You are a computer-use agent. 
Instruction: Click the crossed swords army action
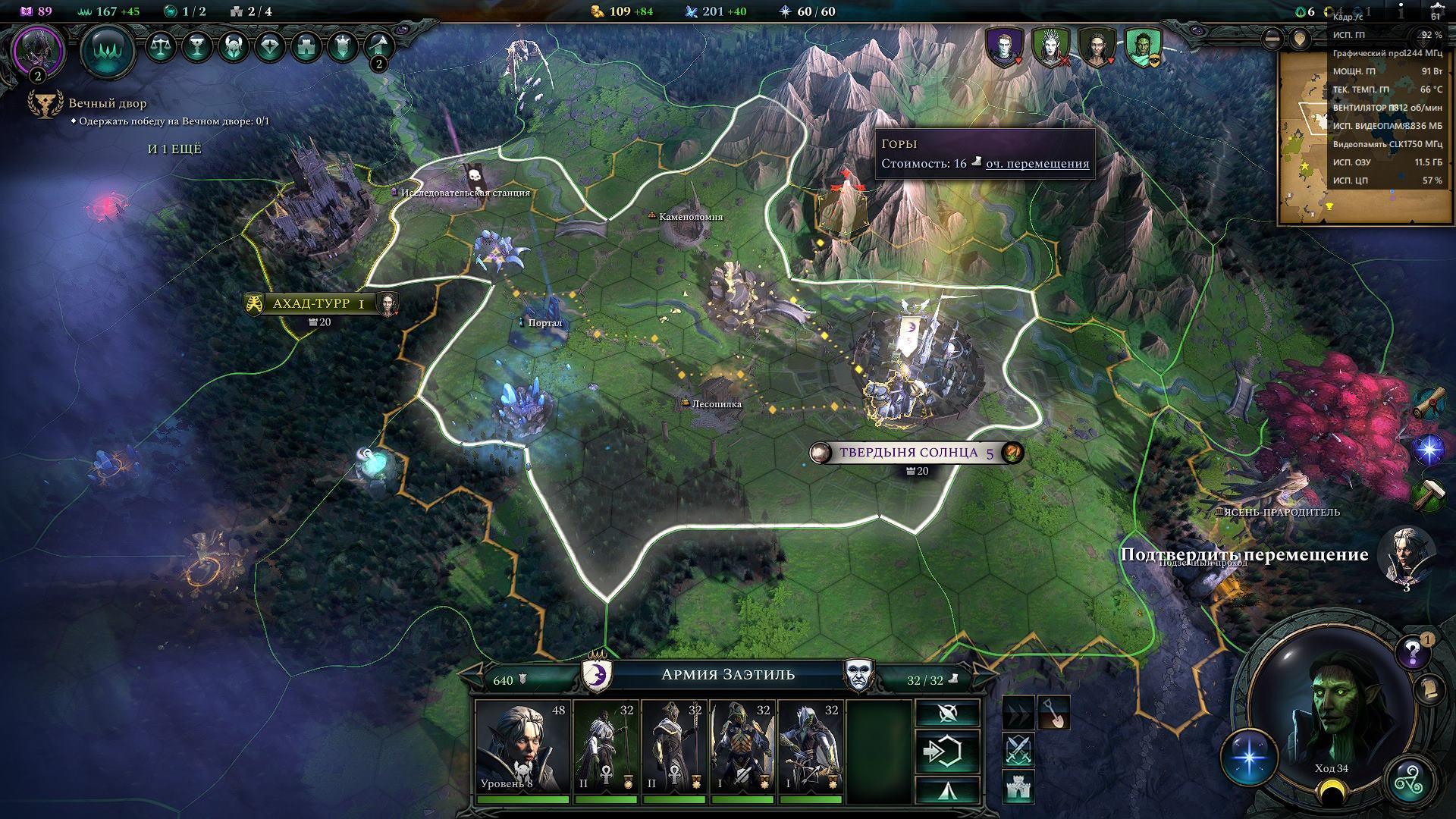click(1018, 750)
